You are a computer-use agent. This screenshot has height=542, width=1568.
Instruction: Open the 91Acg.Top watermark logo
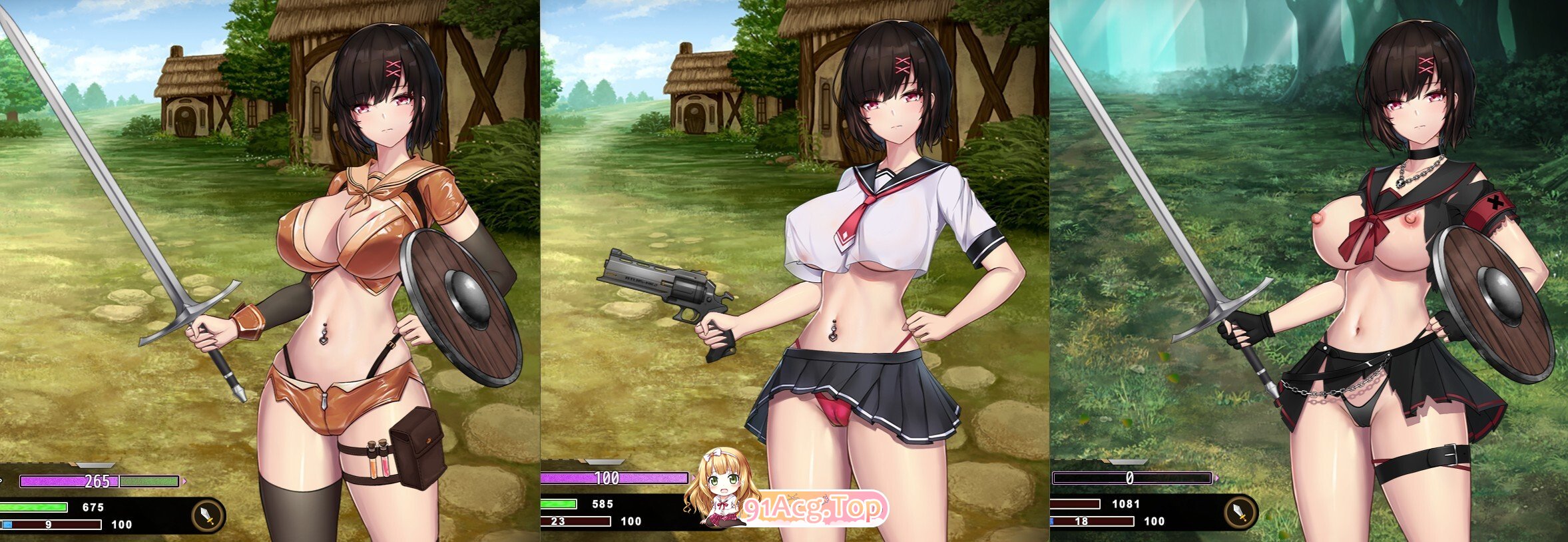click(x=814, y=509)
